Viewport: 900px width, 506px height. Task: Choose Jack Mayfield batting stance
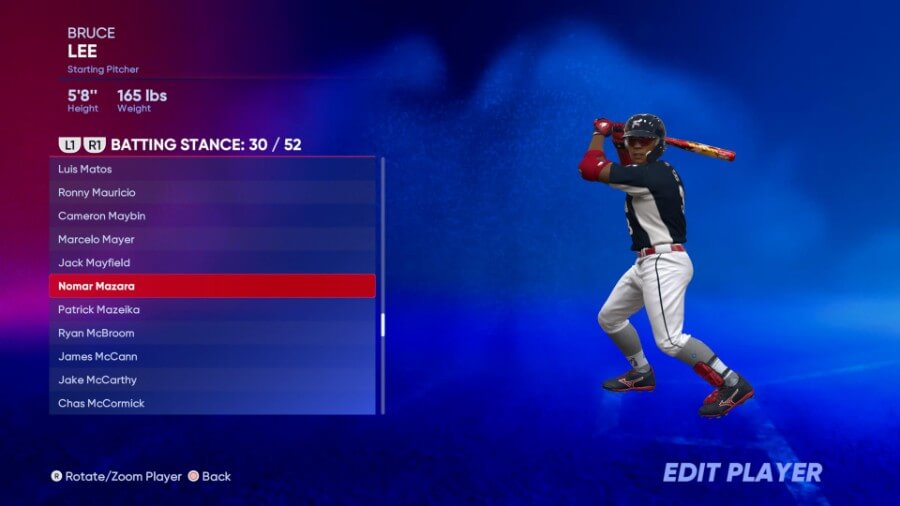tap(212, 263)
